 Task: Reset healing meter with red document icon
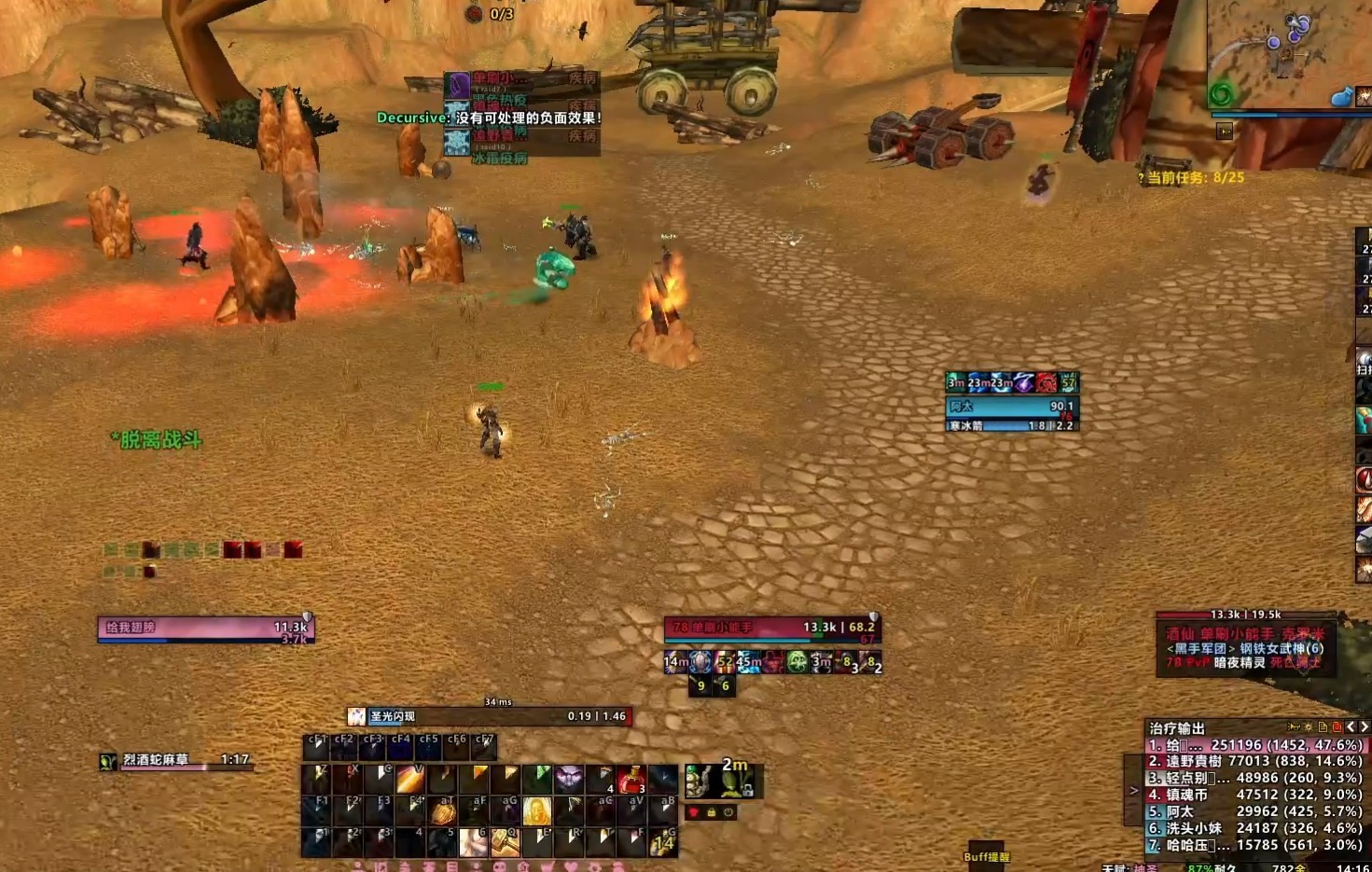(x=1337, y=727)
